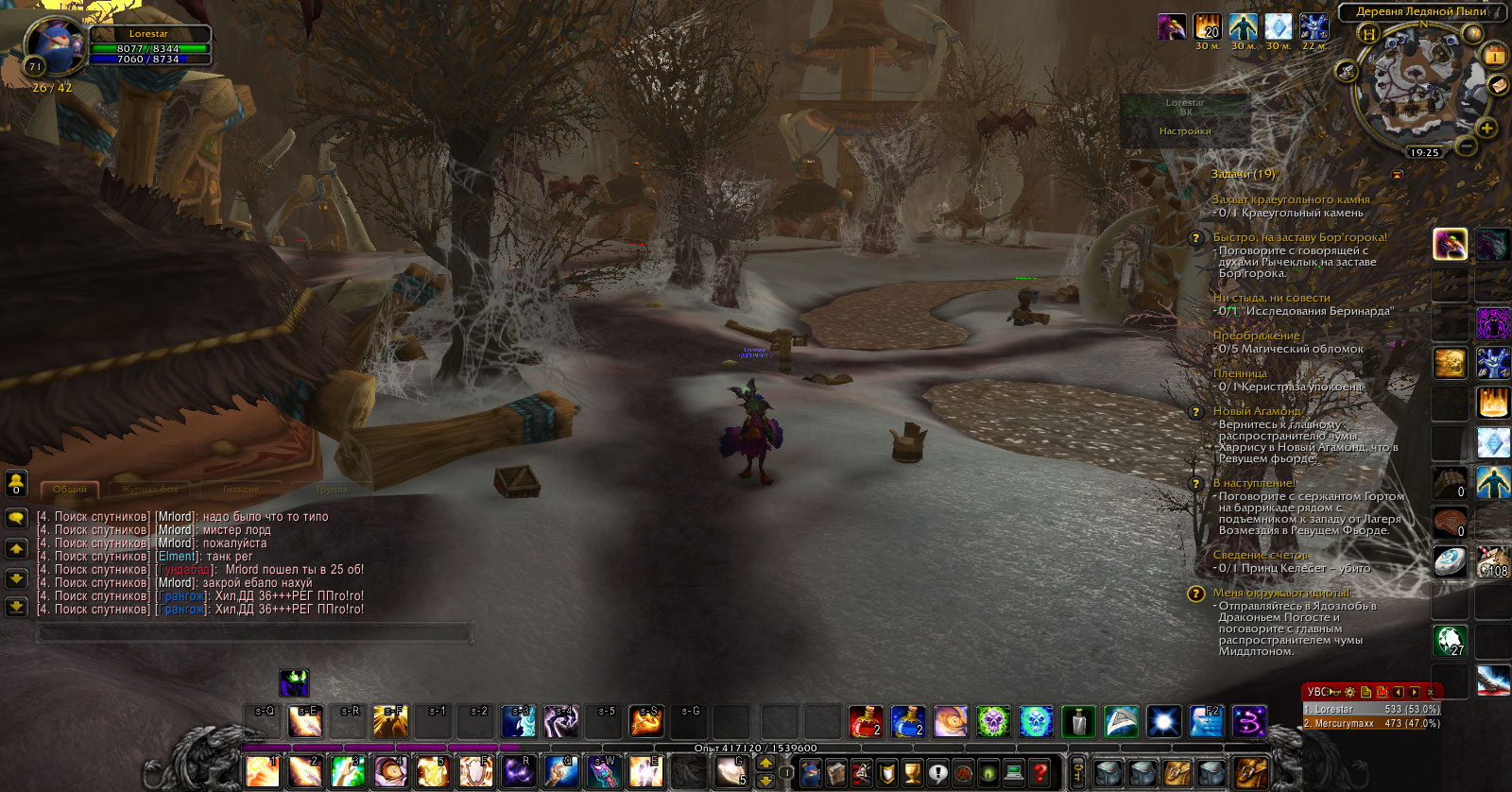Viewport: 1512px width, 792px height.
Task: Use the red potion on the action bar
Action: click(x=865, y=721)
